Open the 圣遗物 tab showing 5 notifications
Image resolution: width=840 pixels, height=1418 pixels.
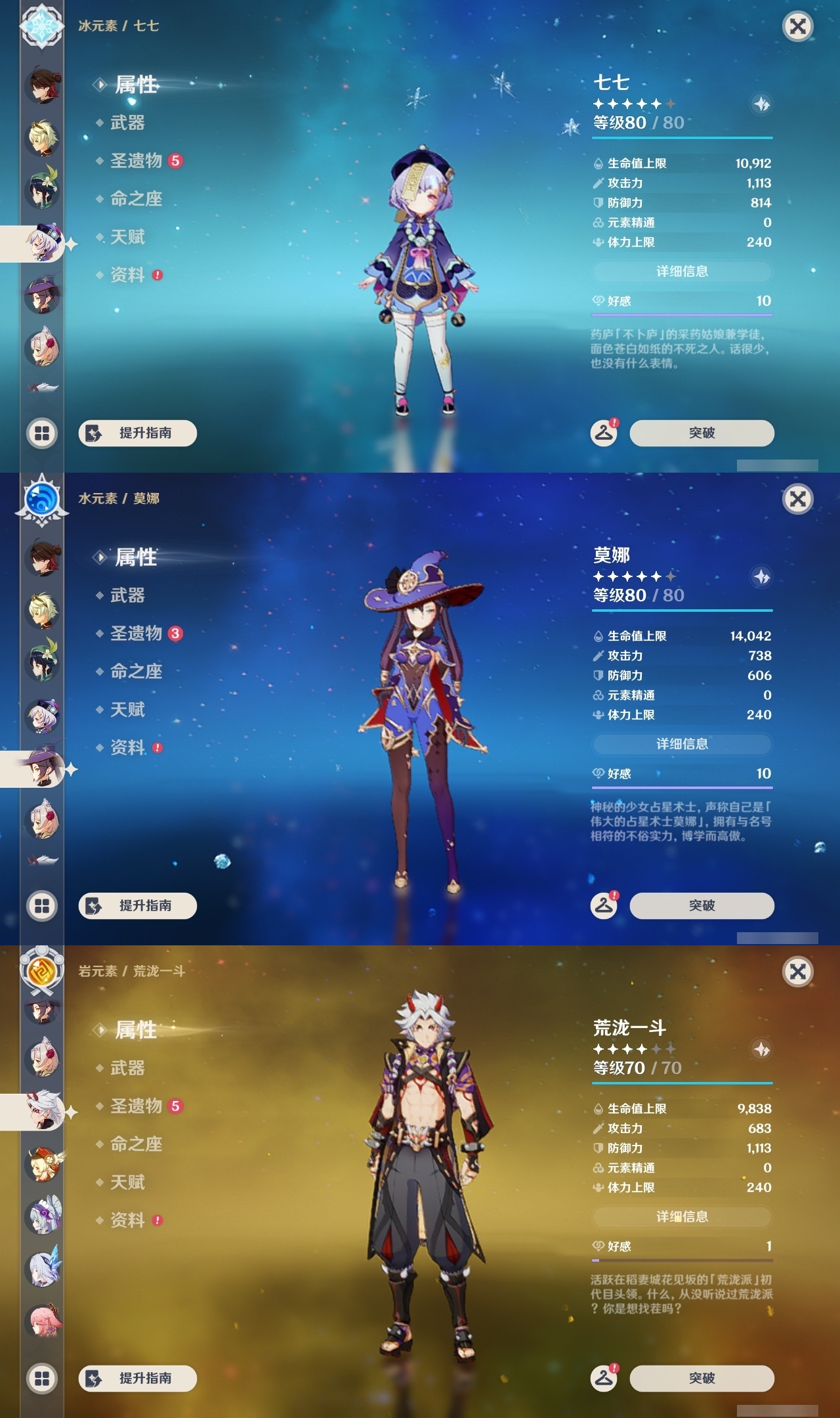pyautogui.click(x=138, y=161)
